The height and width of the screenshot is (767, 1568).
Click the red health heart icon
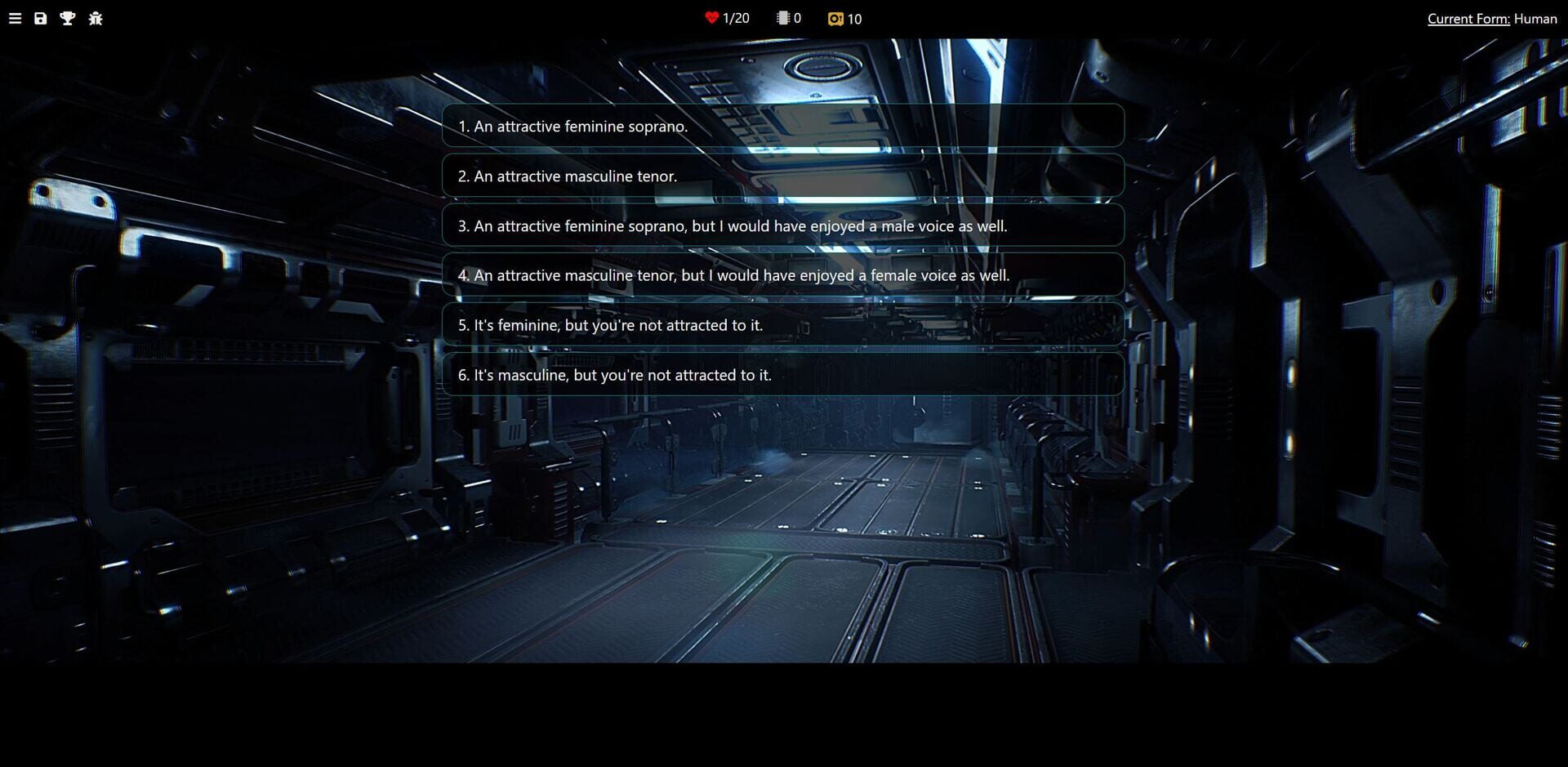710,17
